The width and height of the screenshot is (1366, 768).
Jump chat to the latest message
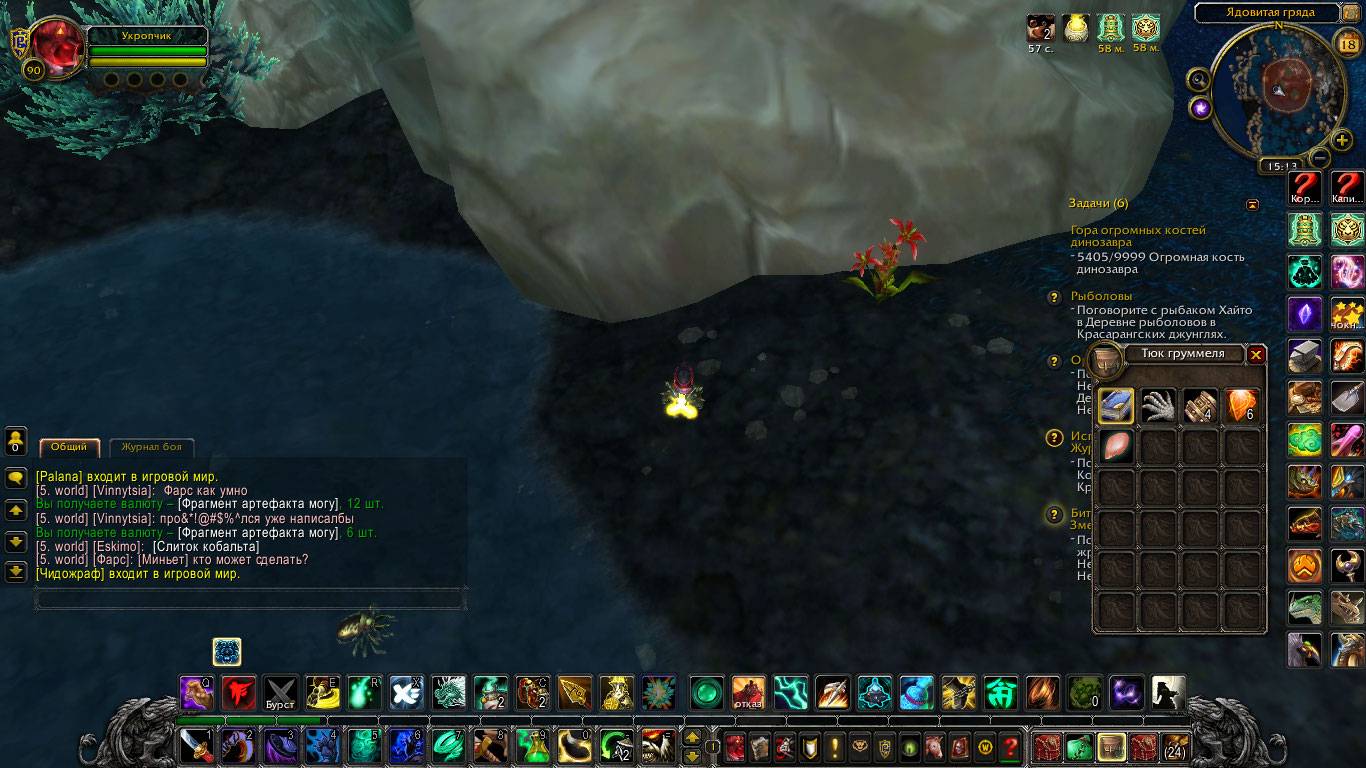click(16, 571)
